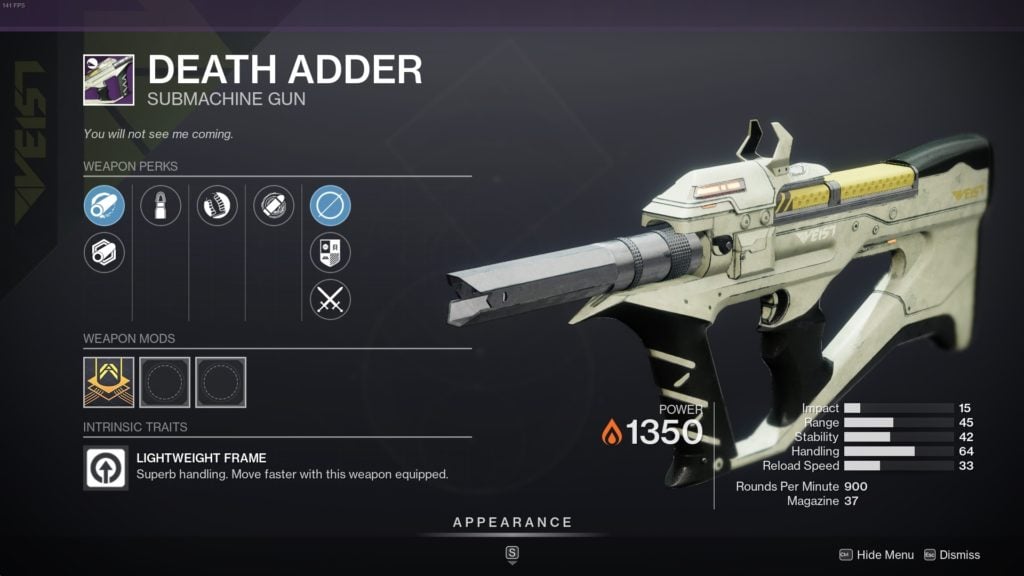Choose the unselected barrel perk with hexagon outline

tap(104, 252)
